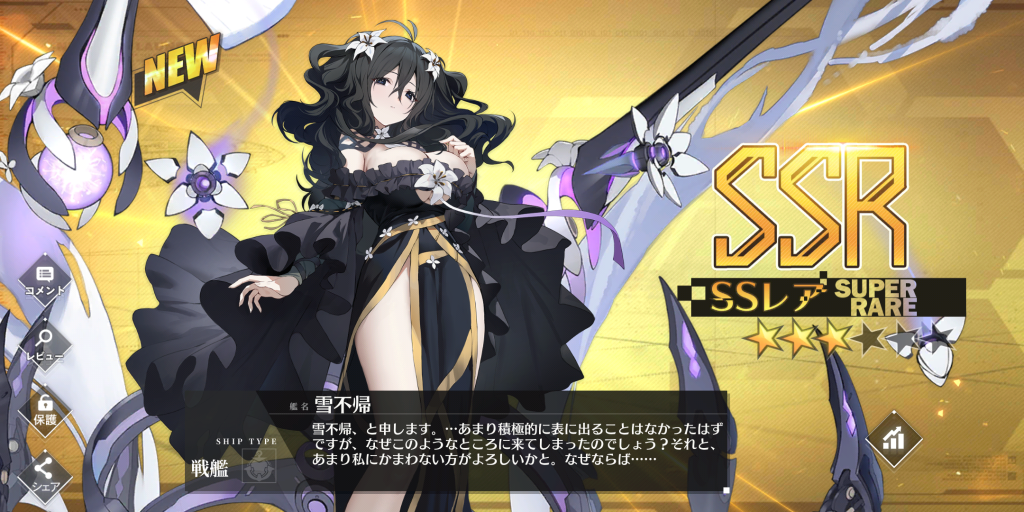1024x512 pixels.
Task: Tap the シェア share button
Action: click(x=44, y=472)
